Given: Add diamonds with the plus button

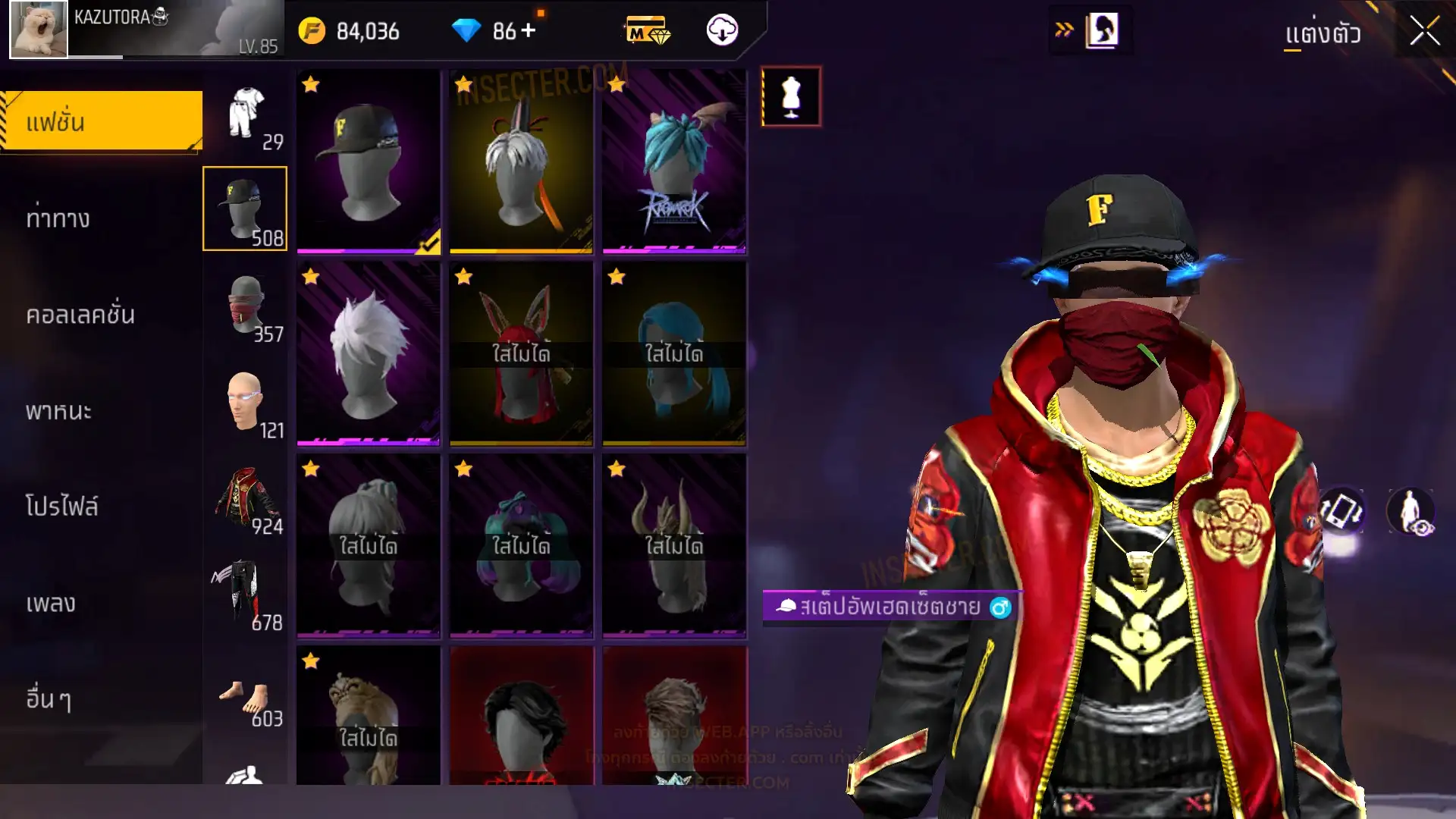Looking at the screenshot, I should click(x=529, y=31).
